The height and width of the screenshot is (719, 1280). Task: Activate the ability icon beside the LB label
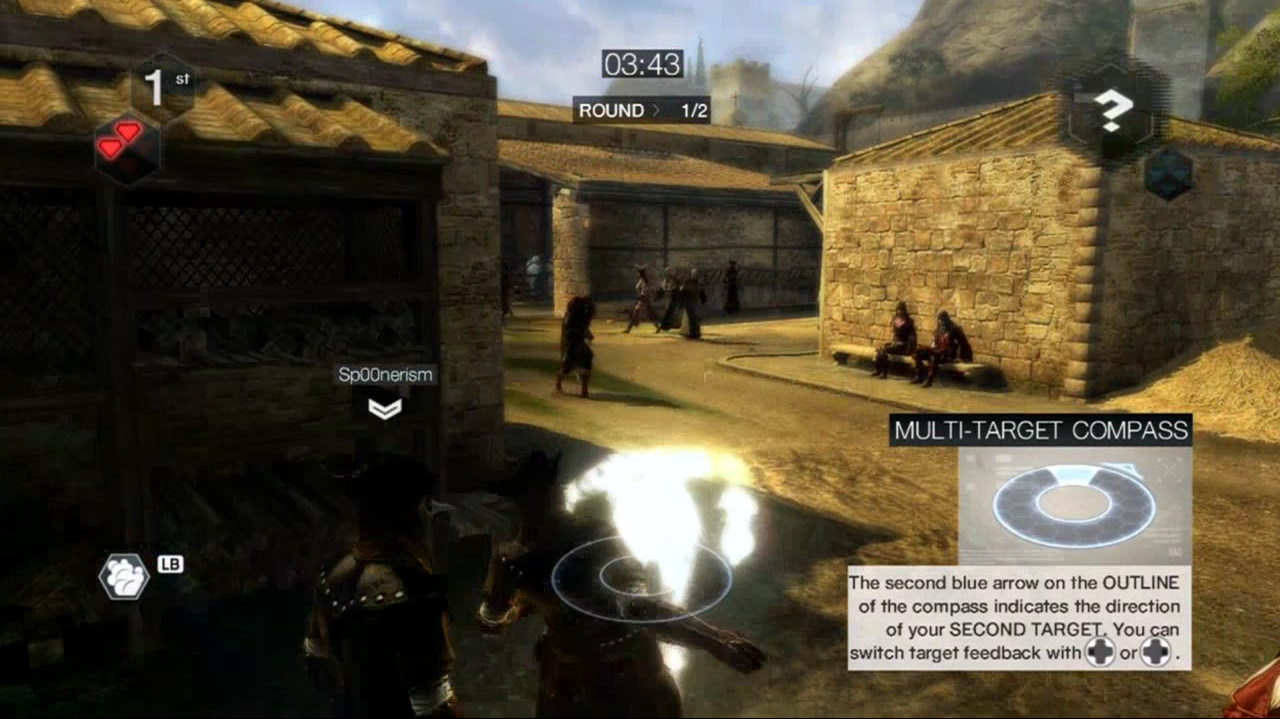[x=124, y=576]
